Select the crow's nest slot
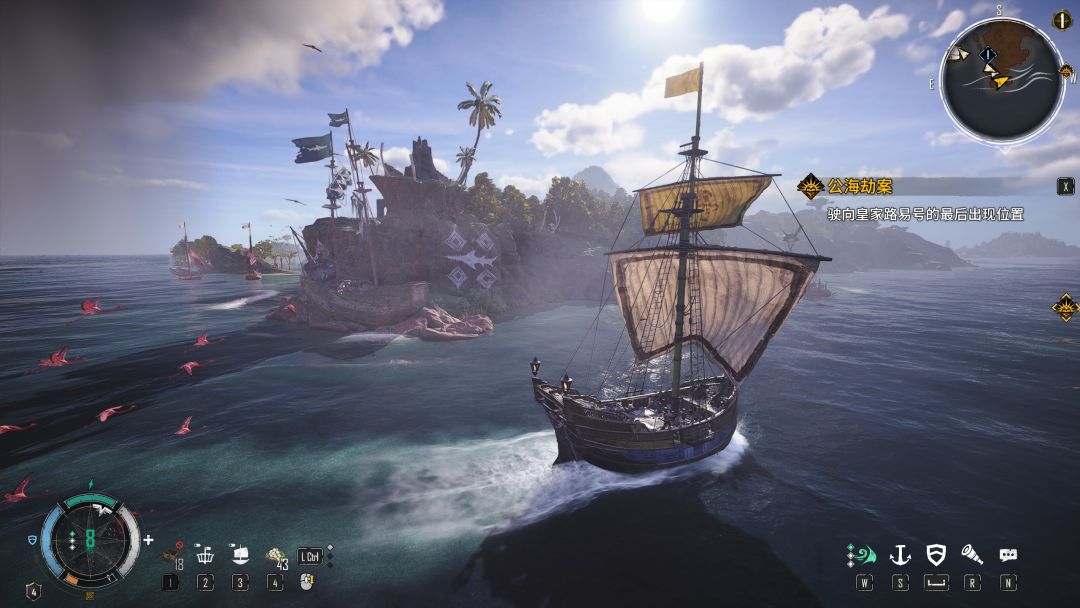Viewport: 1080px width, 608px height. 205,555
